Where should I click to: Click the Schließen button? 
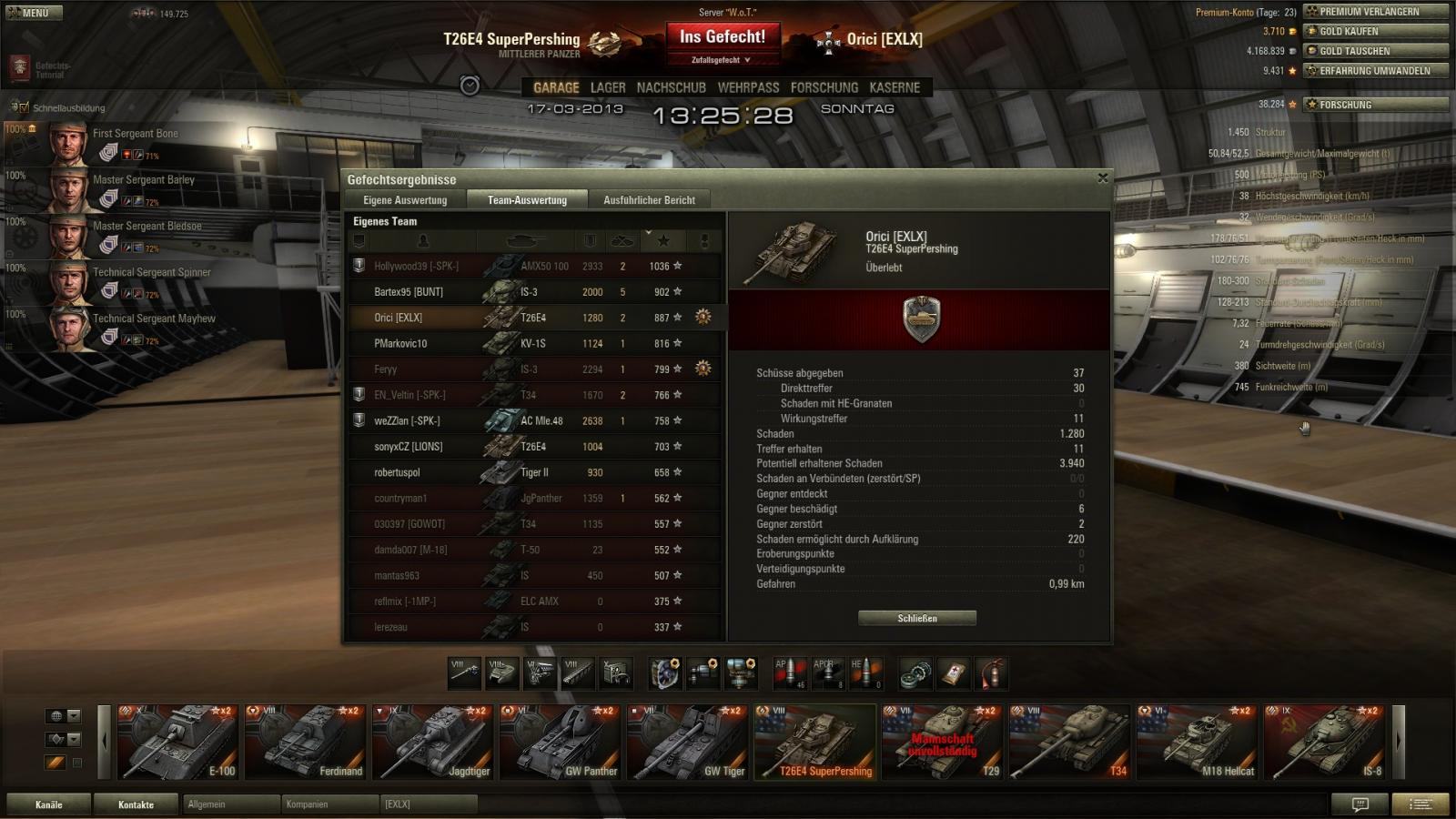[916, 618]
